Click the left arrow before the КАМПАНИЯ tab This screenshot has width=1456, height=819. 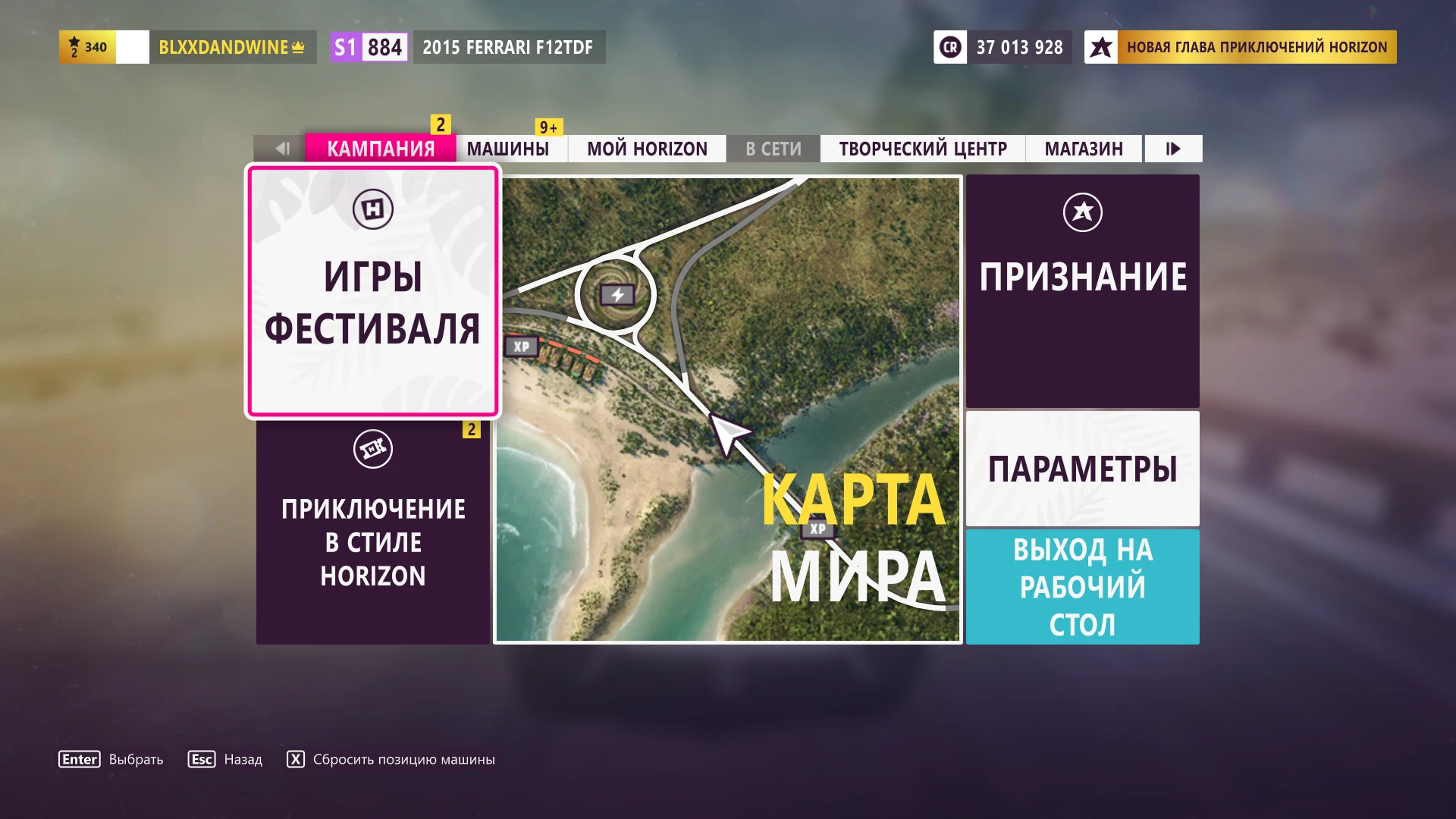coord(284,149)
